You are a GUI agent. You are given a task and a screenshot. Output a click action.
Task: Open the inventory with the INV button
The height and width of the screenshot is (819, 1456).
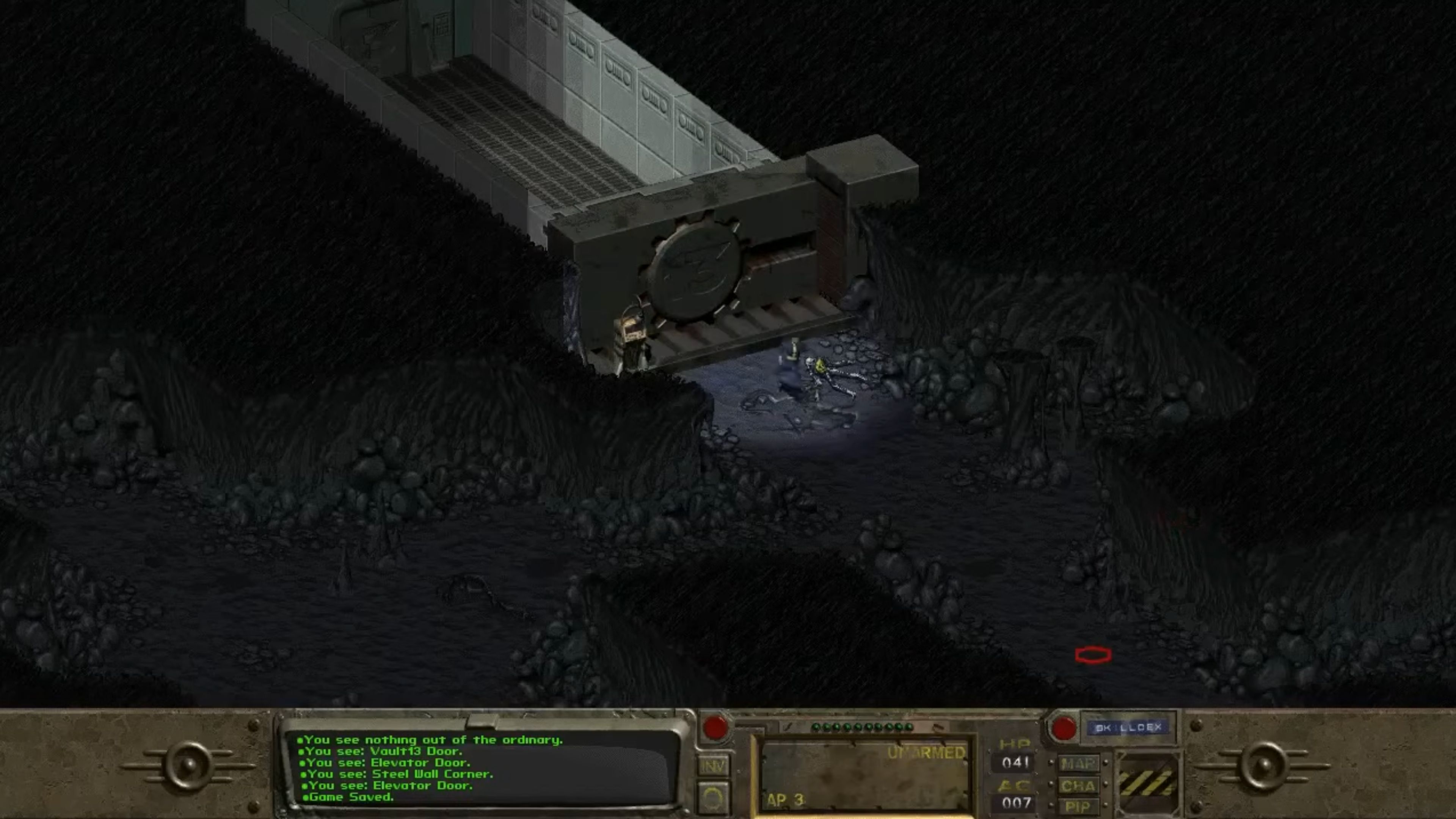(x=714, y=765)
